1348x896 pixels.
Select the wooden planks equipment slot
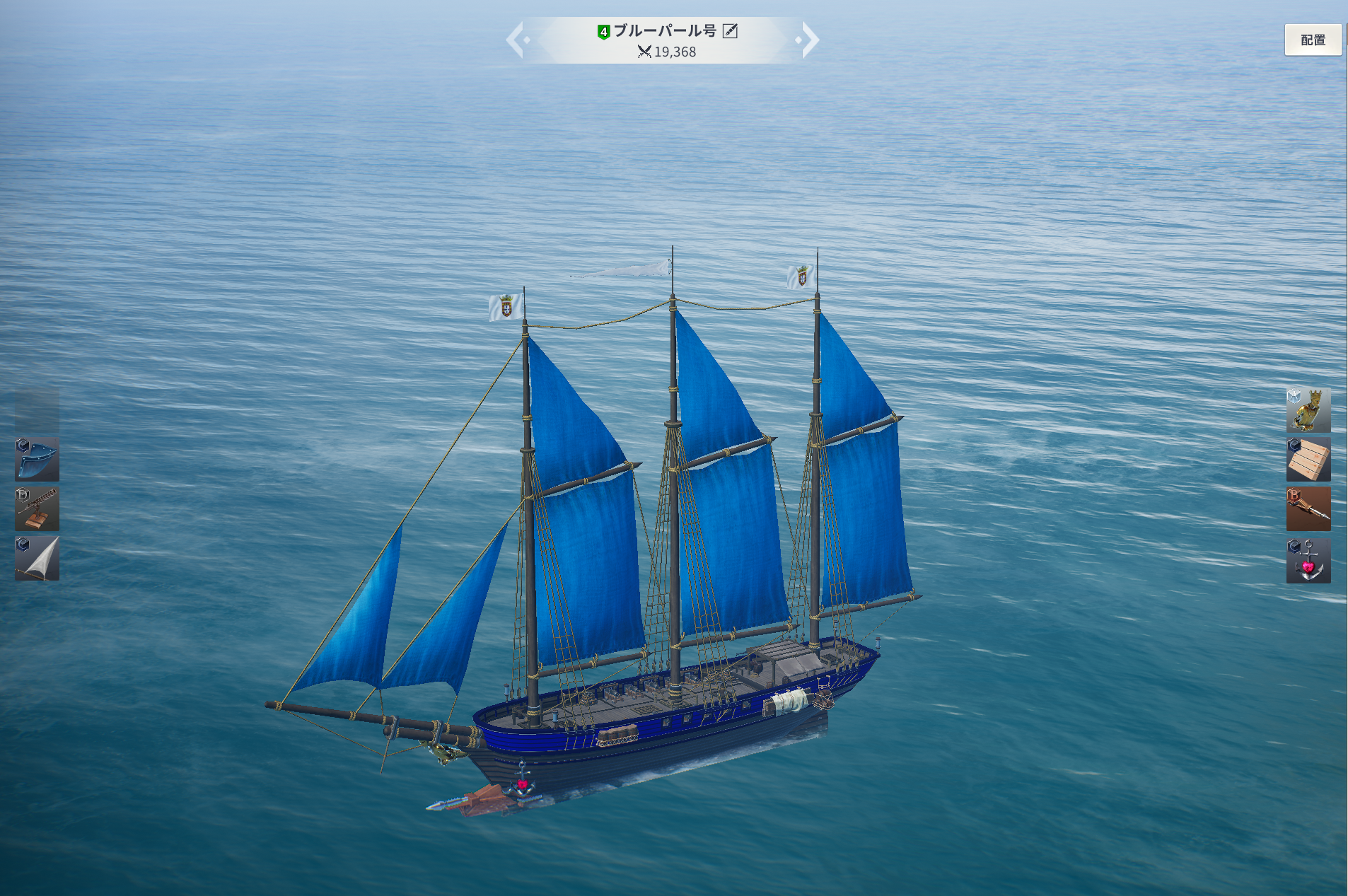click(x=1308, y=460)
